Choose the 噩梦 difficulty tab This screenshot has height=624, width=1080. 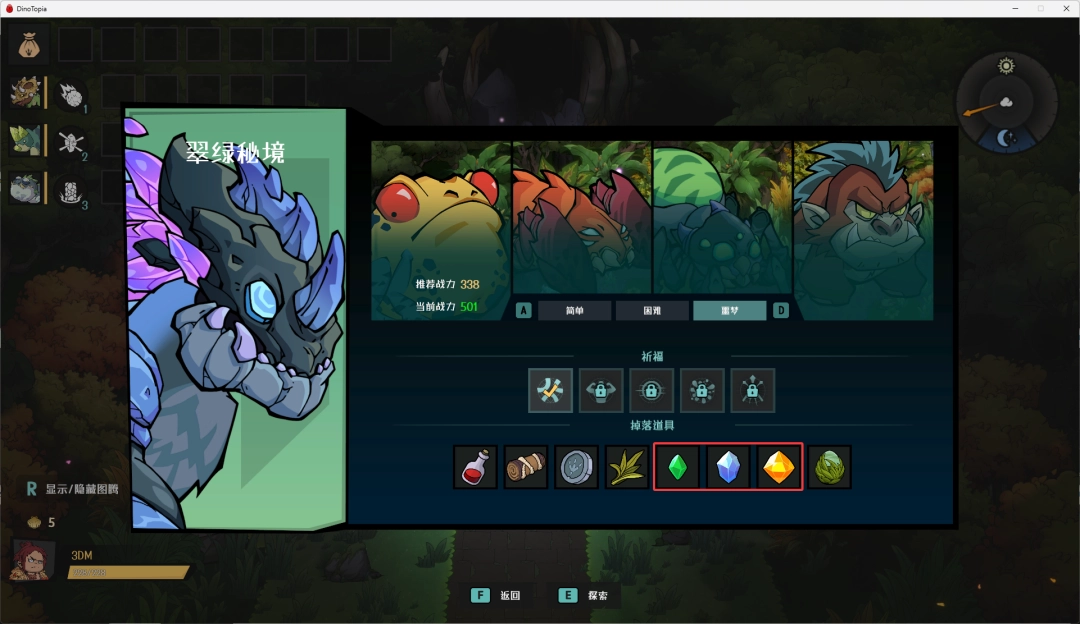730,311
